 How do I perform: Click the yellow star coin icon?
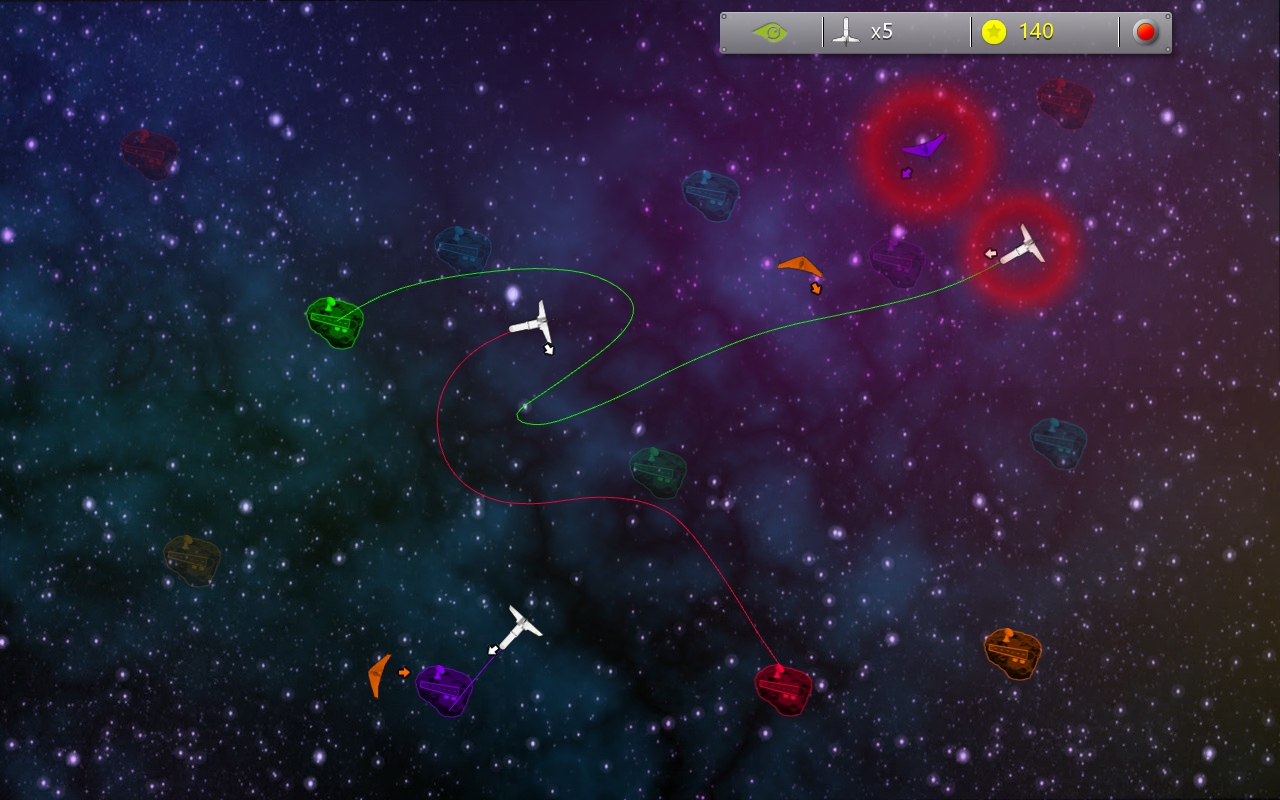point(995,30)
